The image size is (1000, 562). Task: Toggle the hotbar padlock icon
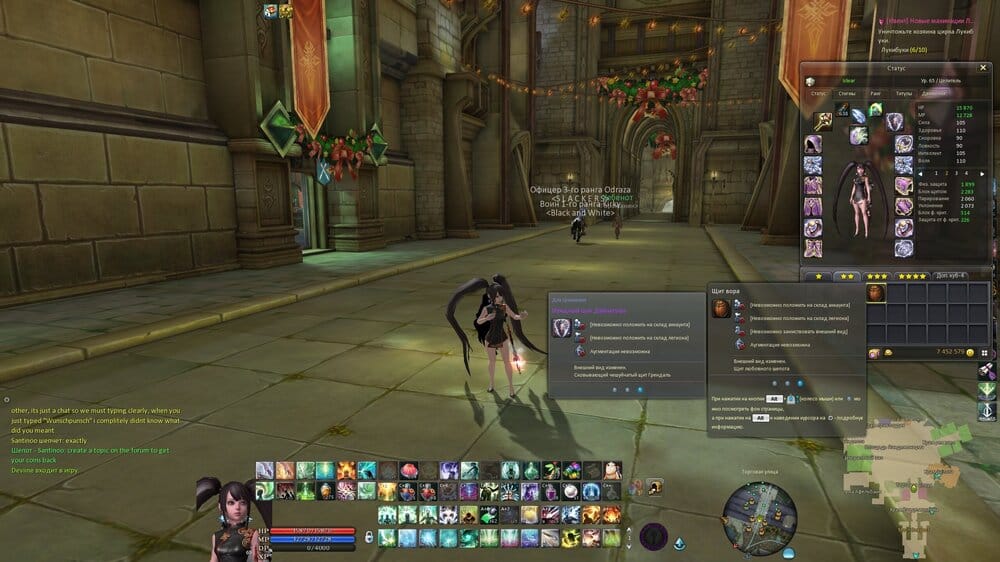coord(369,538)
